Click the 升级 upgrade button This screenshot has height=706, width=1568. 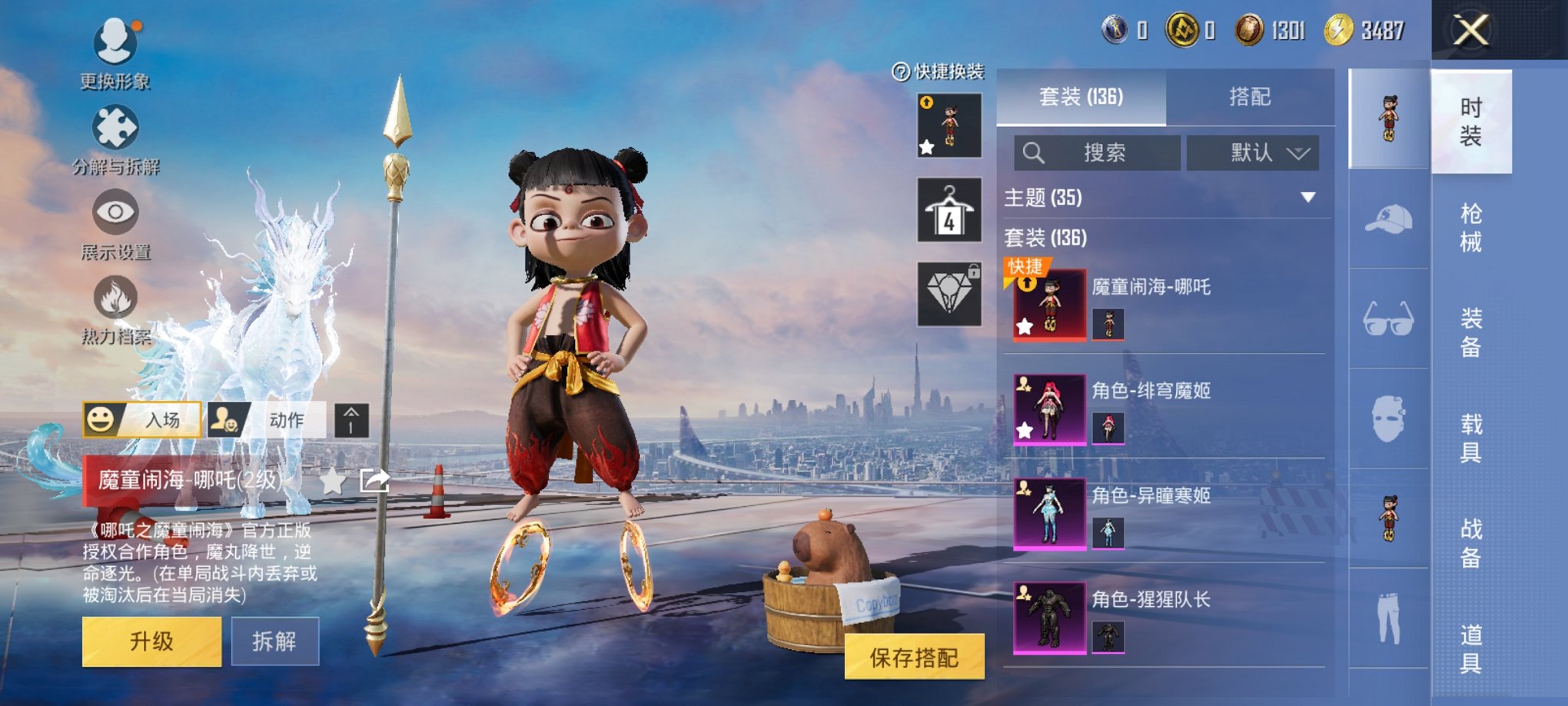(x=151, y=641)
